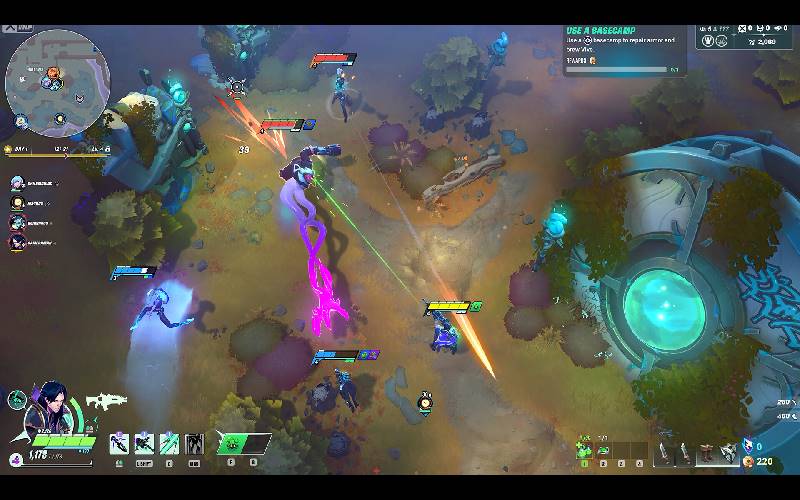Select the crystal shard equipment slot

click(x=729, y=454)
